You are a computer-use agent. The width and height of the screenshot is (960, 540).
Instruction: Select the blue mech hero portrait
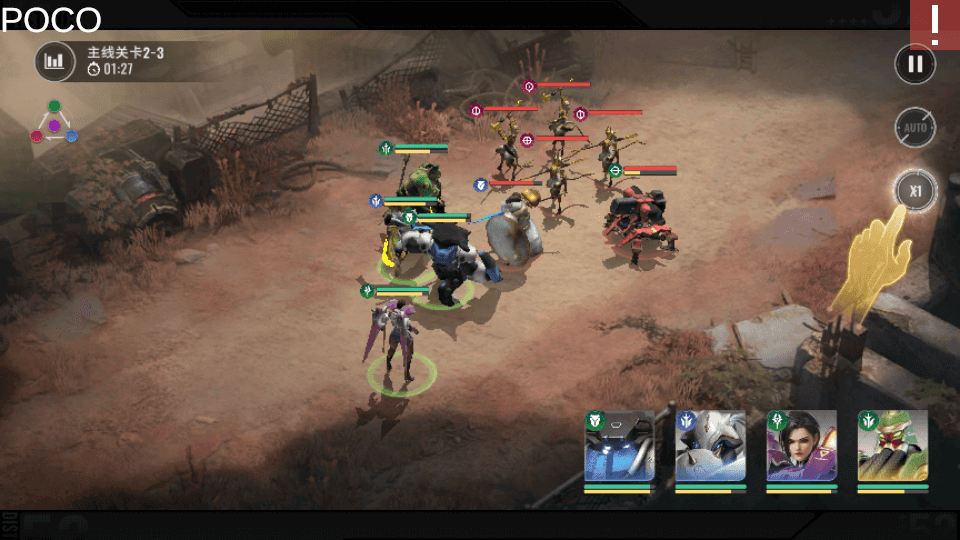click(x=620, y=447)
